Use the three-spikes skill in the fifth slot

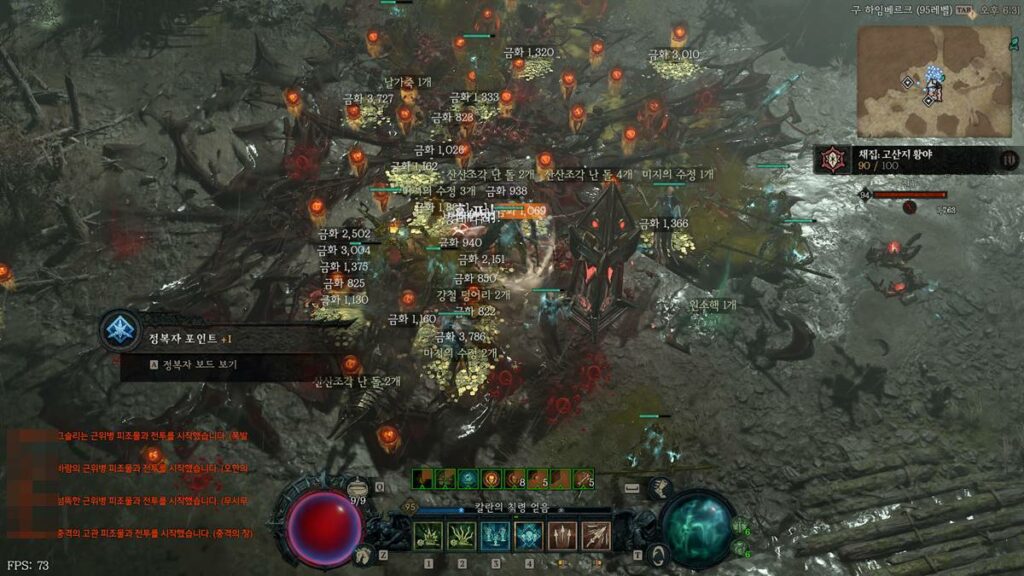[563, 536]
